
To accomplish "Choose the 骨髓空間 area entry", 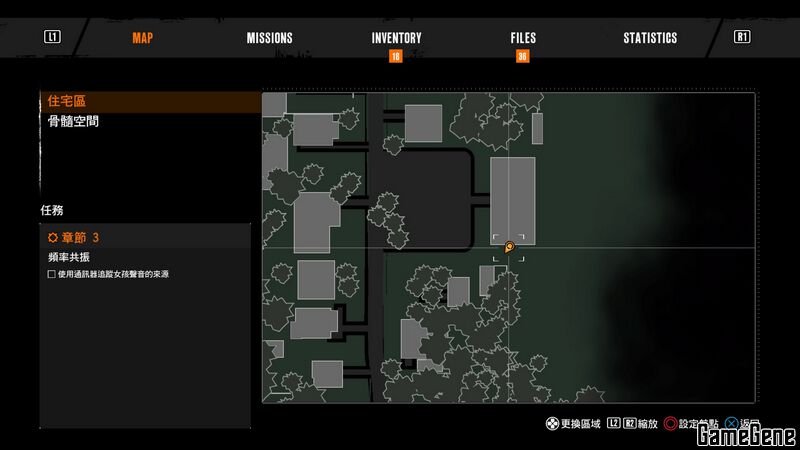I will (x=72, y=121).
